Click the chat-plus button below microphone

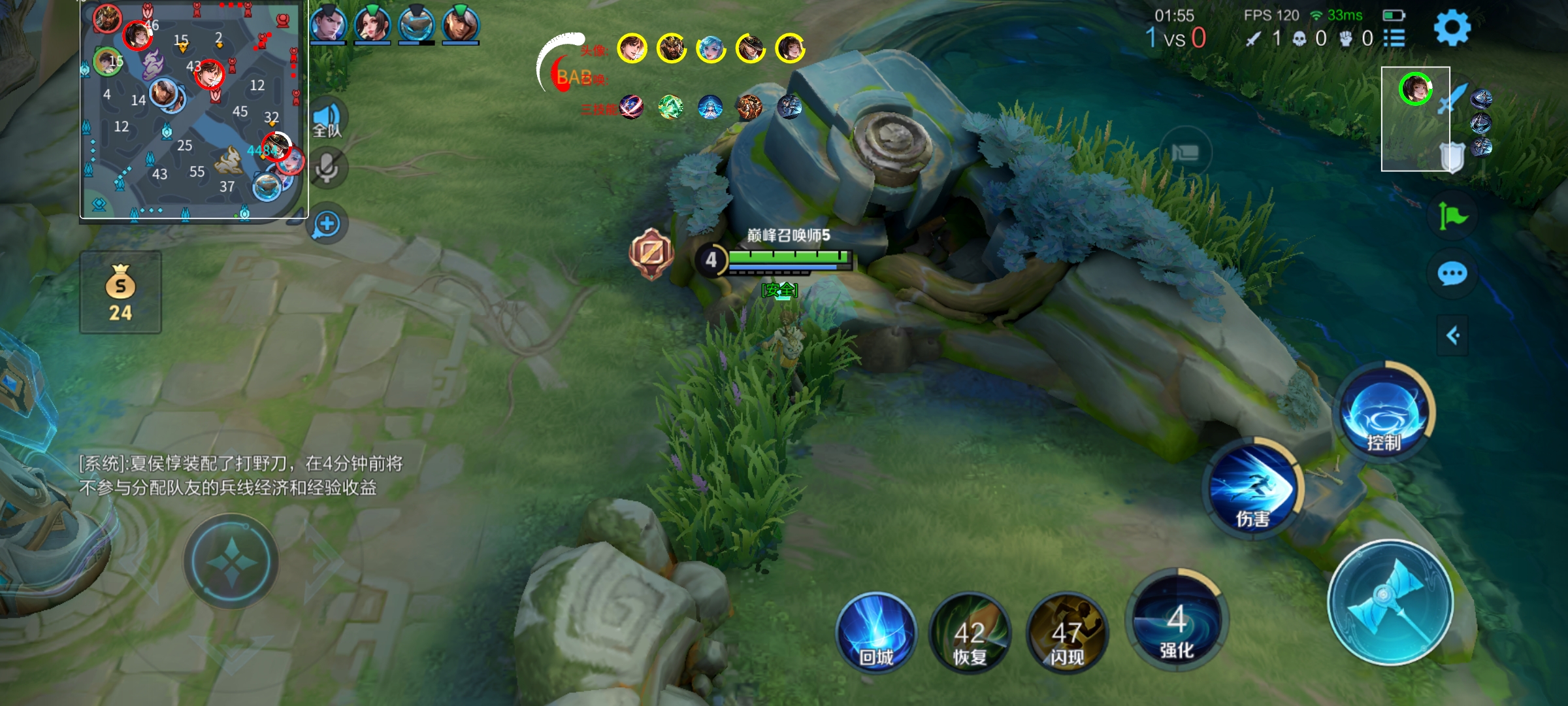point(327,224)
